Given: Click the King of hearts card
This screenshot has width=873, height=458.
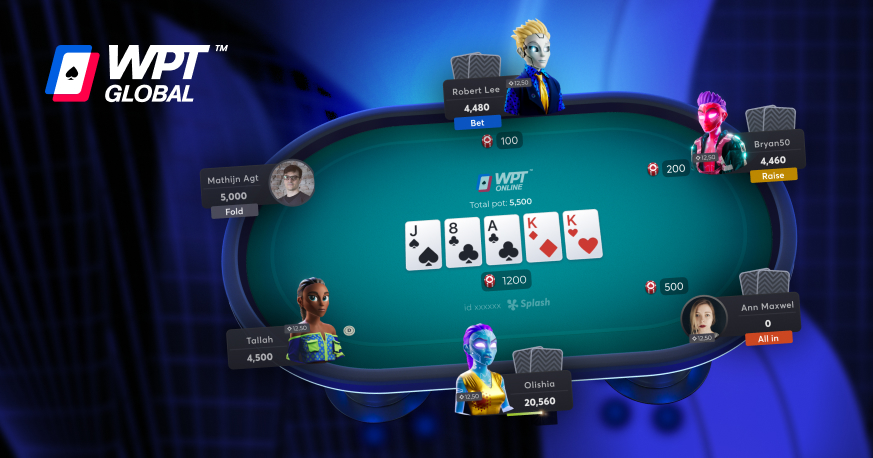Looking at the screenshot, I should [582, 236].
